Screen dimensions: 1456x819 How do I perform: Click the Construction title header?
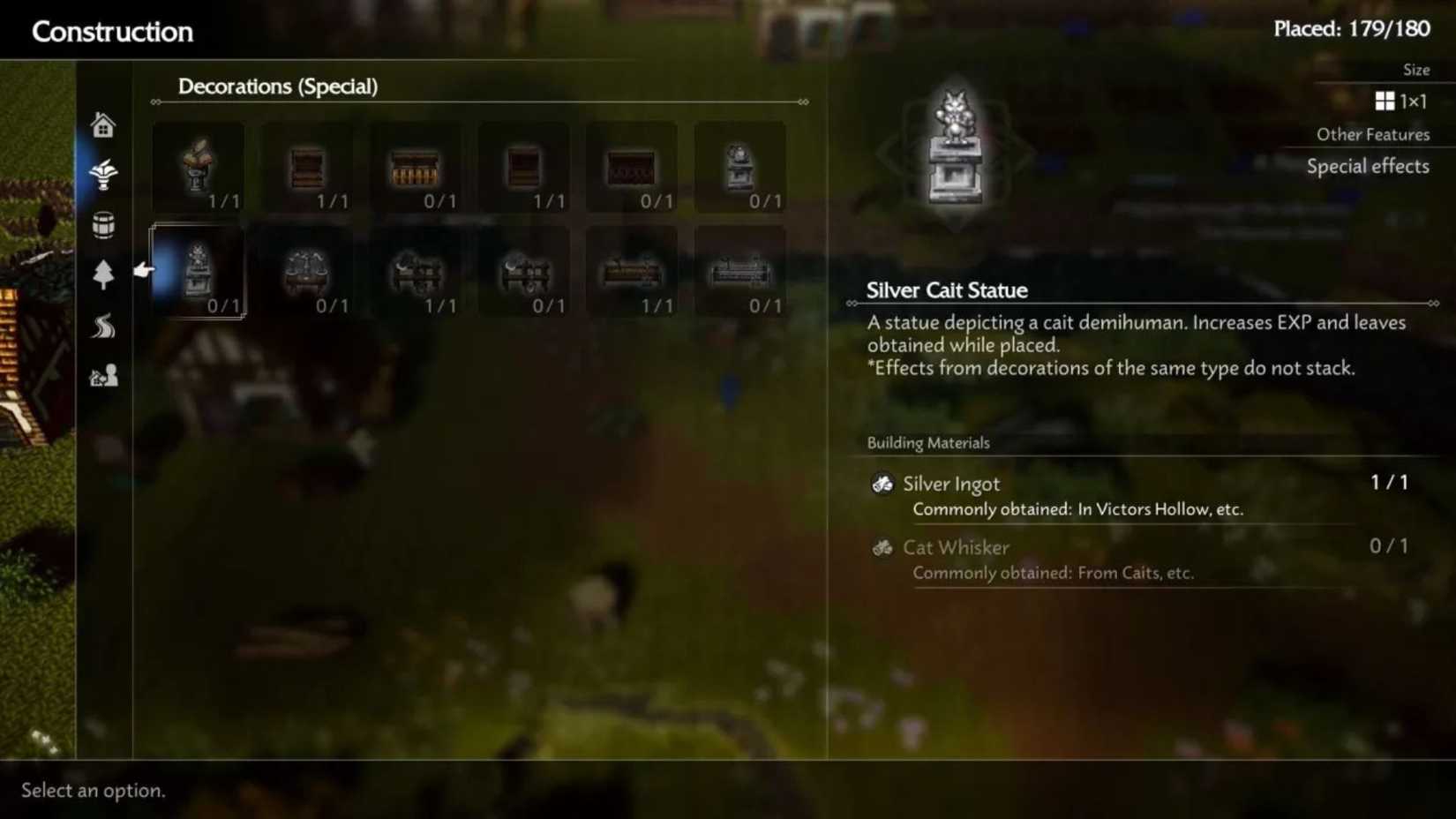point(112,31)
